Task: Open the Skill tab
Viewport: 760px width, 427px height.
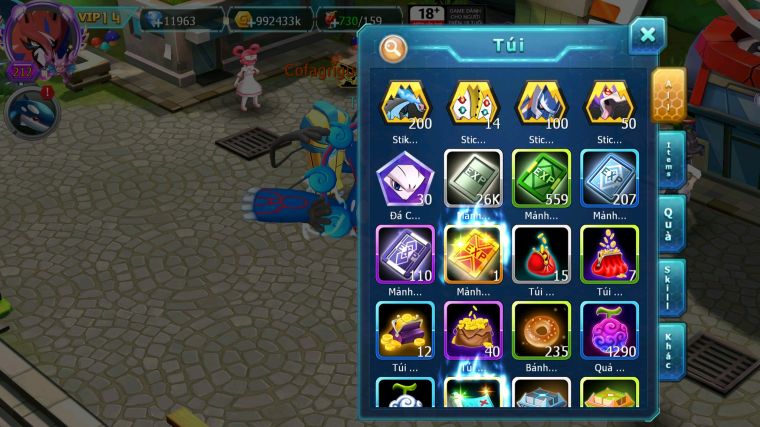Action: (x=671, y=286)
